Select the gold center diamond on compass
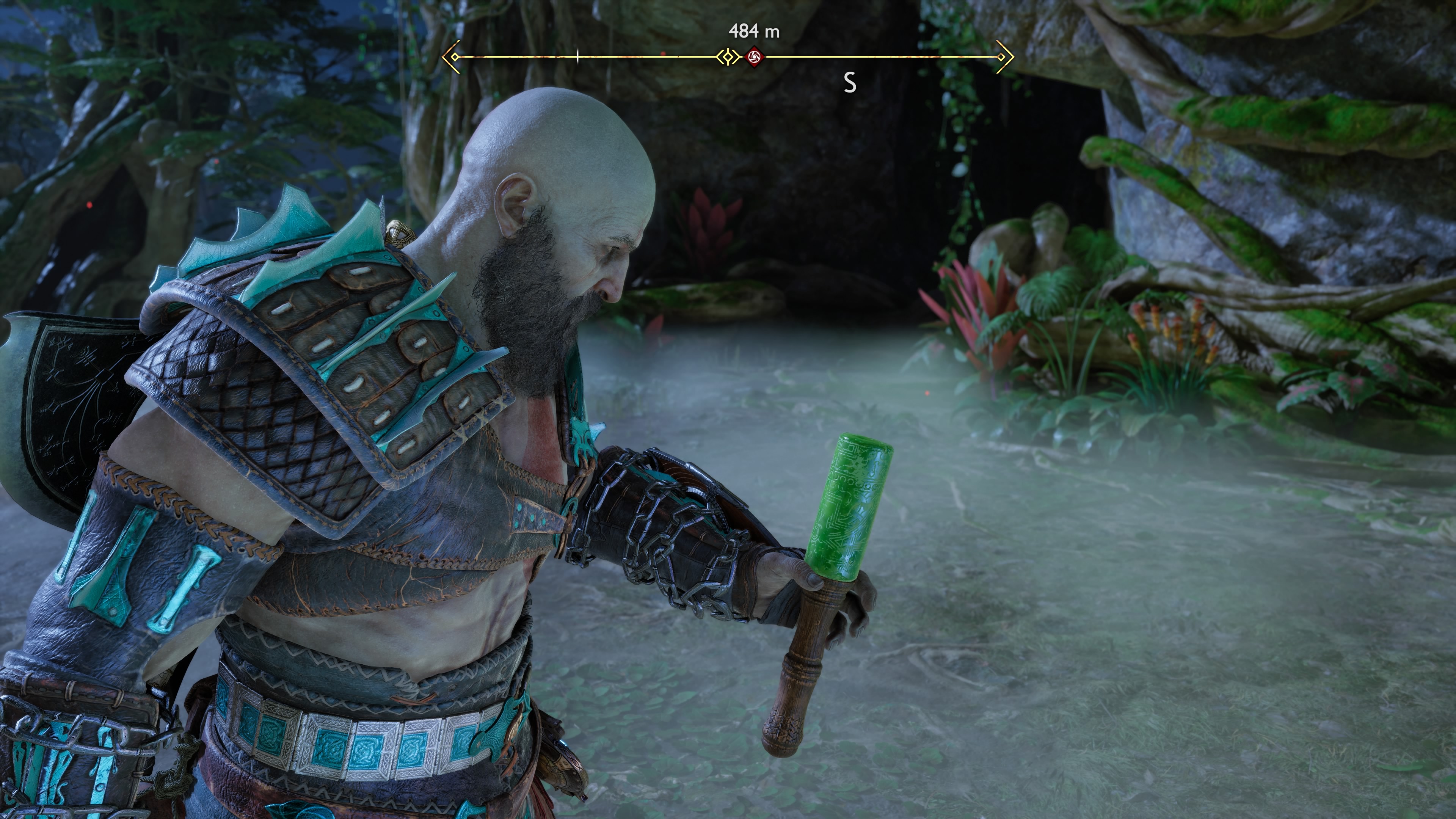The width and height of the screenshot is (1456, 819). (728, 57)
